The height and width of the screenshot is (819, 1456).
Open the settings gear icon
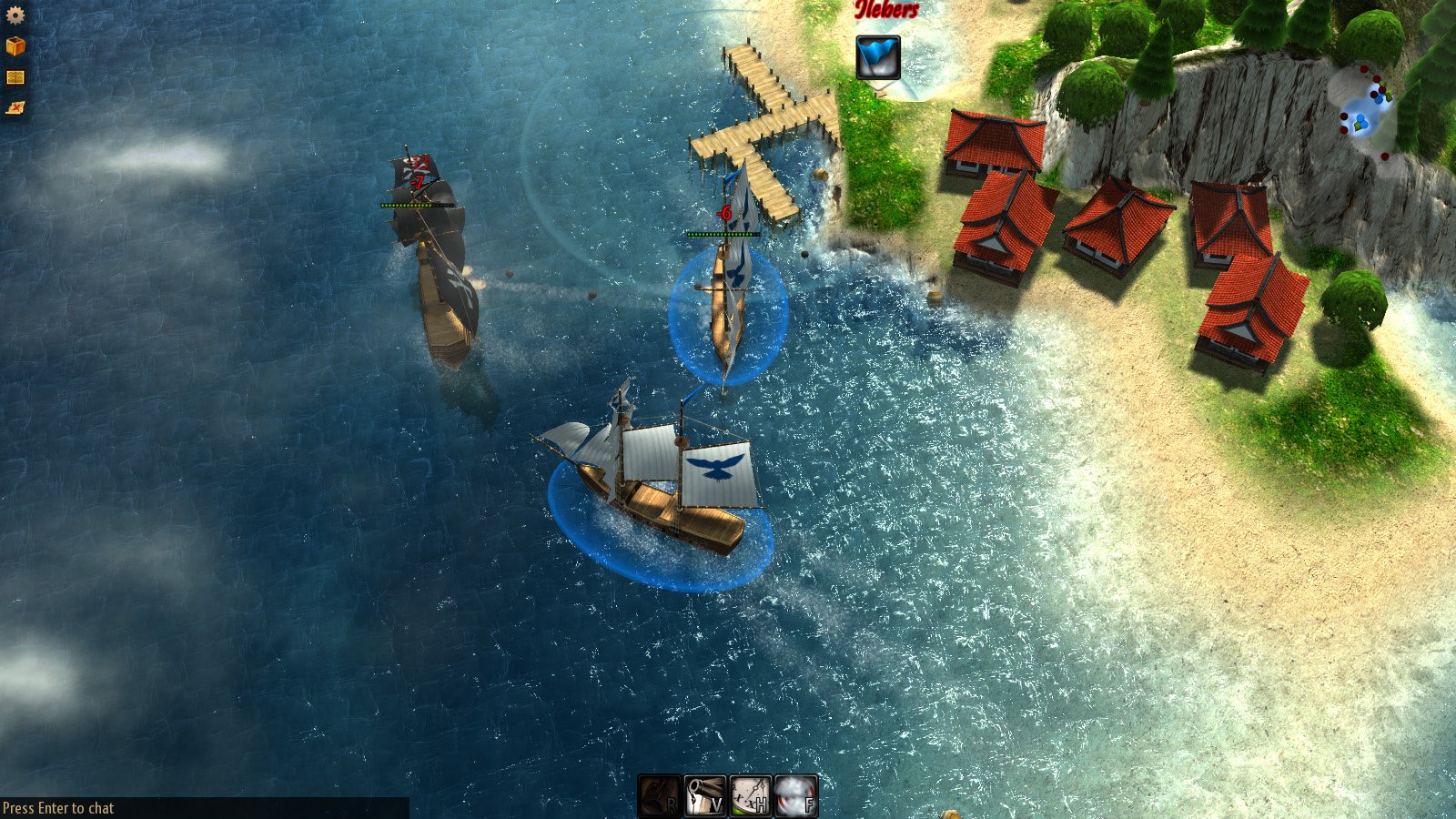15,15
